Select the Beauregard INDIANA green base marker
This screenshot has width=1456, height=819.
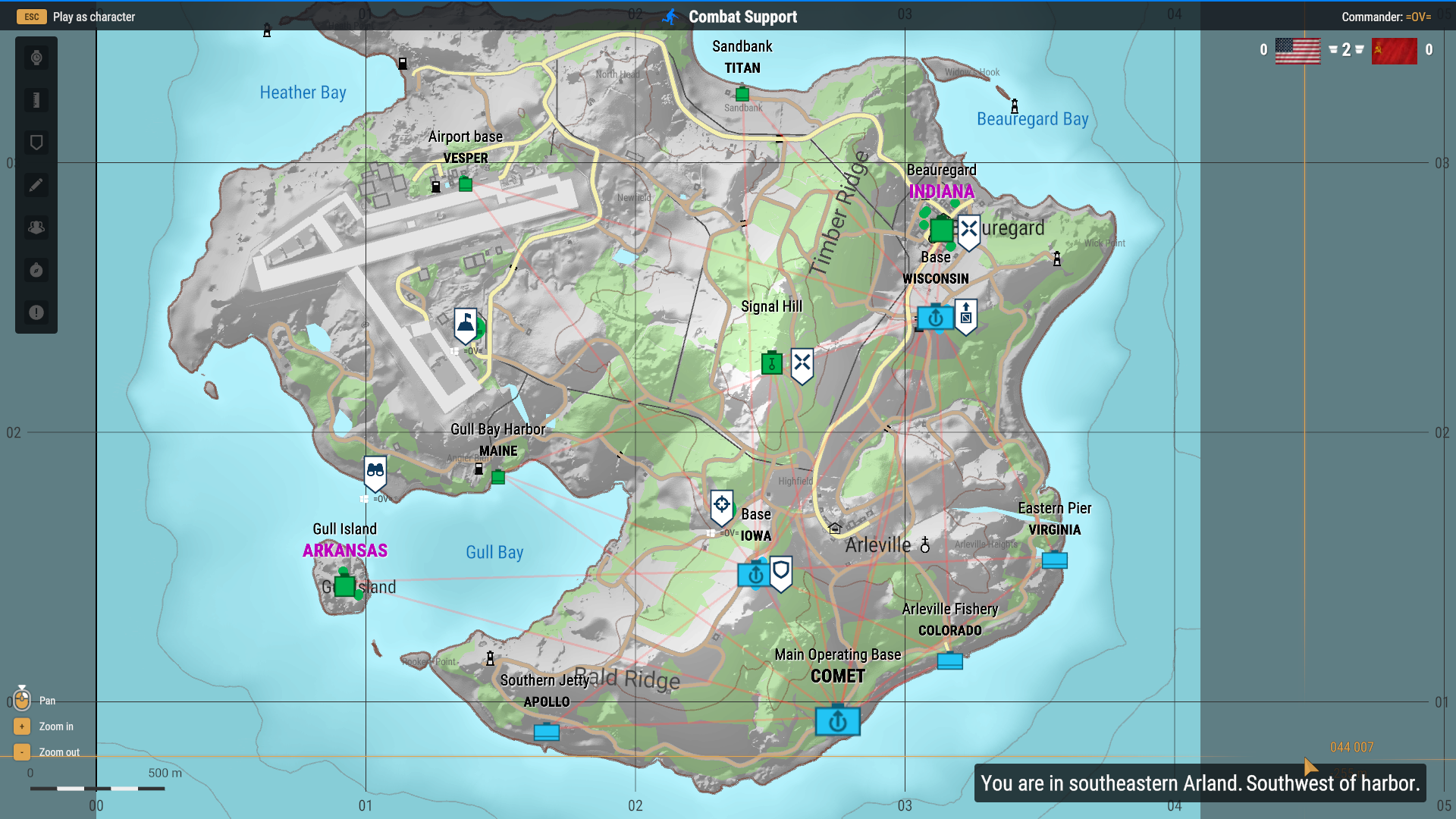point(941,229)
